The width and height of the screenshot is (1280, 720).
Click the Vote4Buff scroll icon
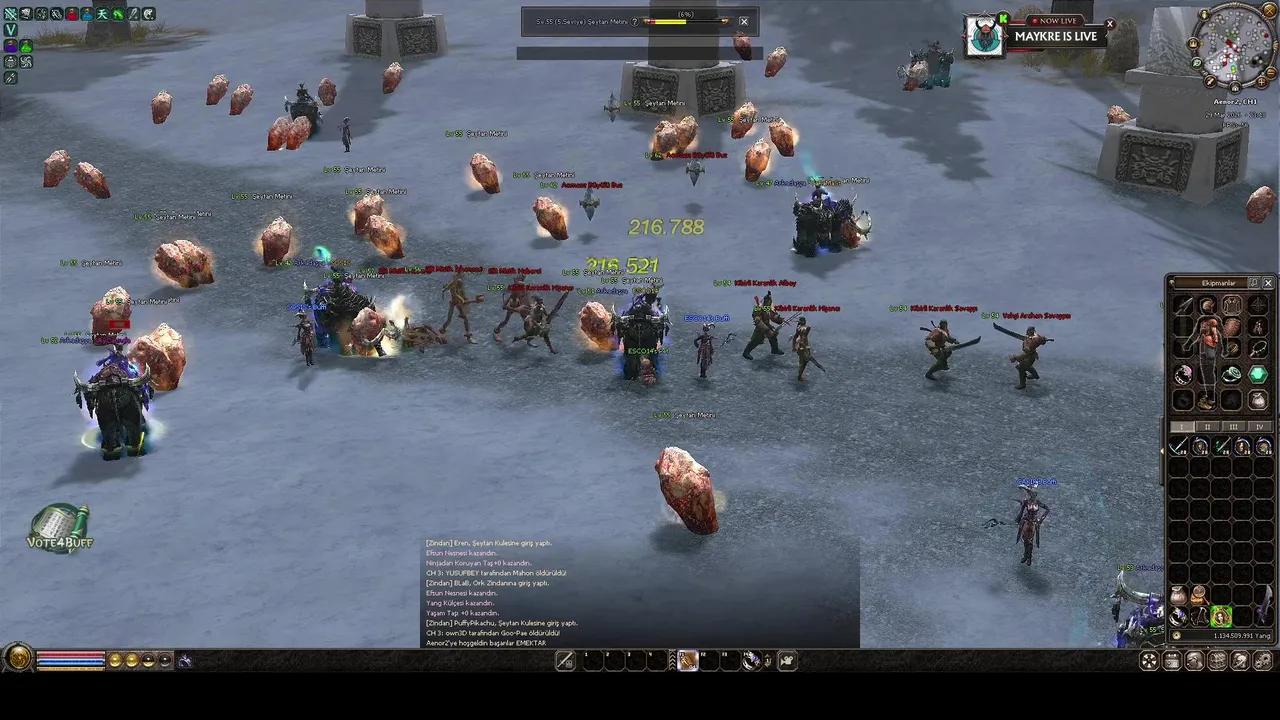click(60, 527)
